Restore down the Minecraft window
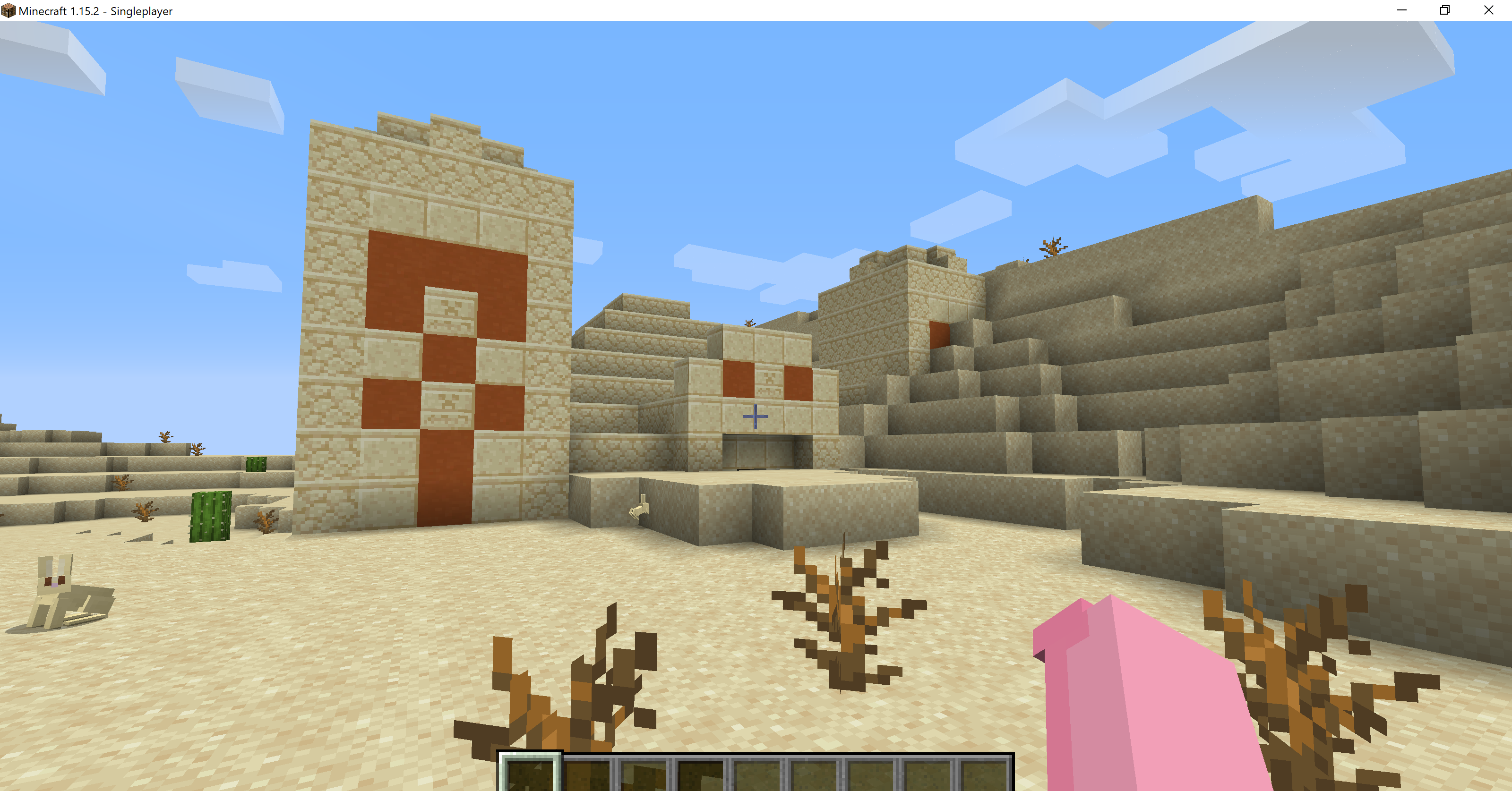Image resolution: width=1512 pixels, height=791 pixels. pyautogui.click(x=1444, y=10)
